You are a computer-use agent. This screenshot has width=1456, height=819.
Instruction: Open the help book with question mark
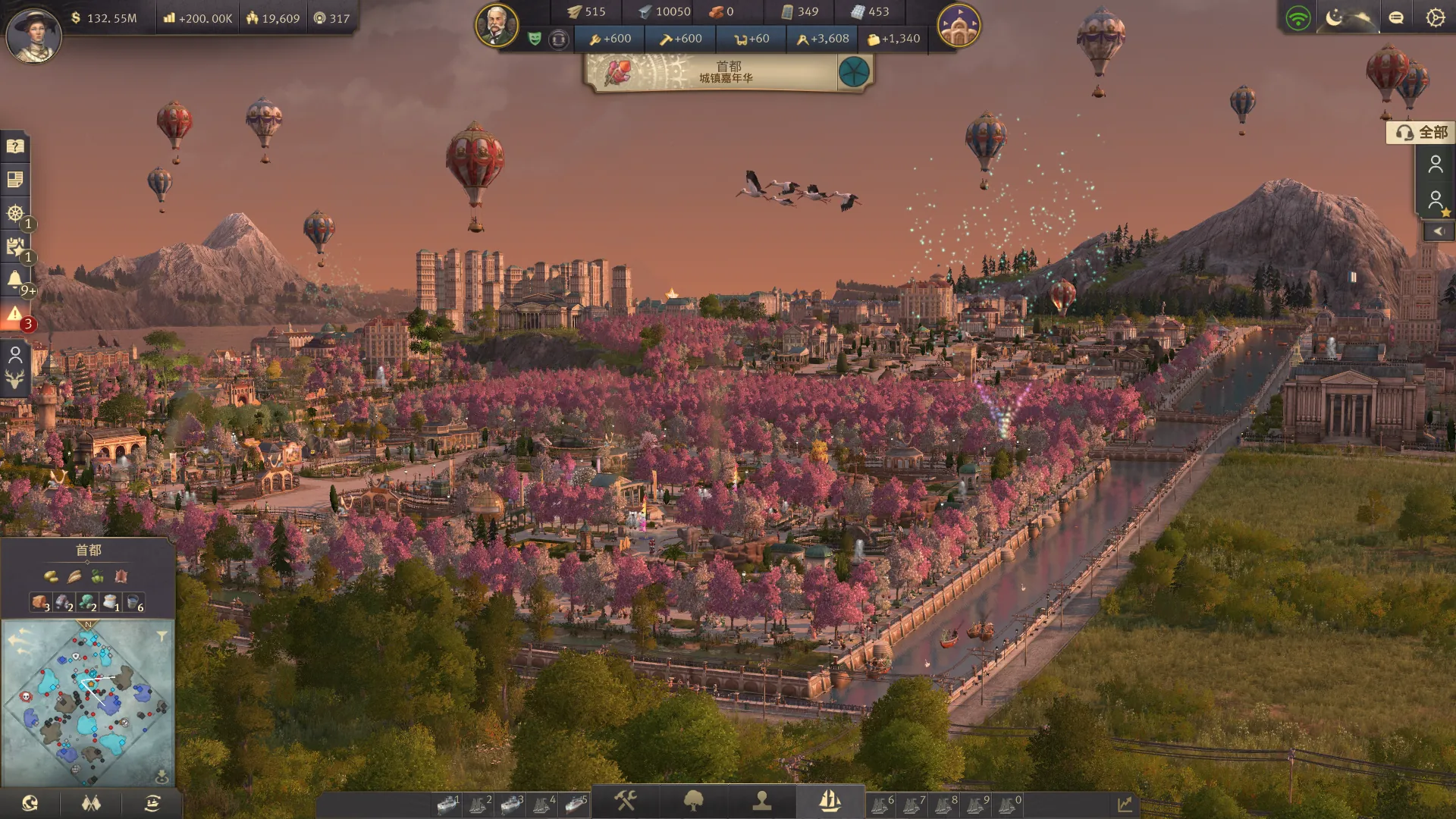tap(15, 146)
